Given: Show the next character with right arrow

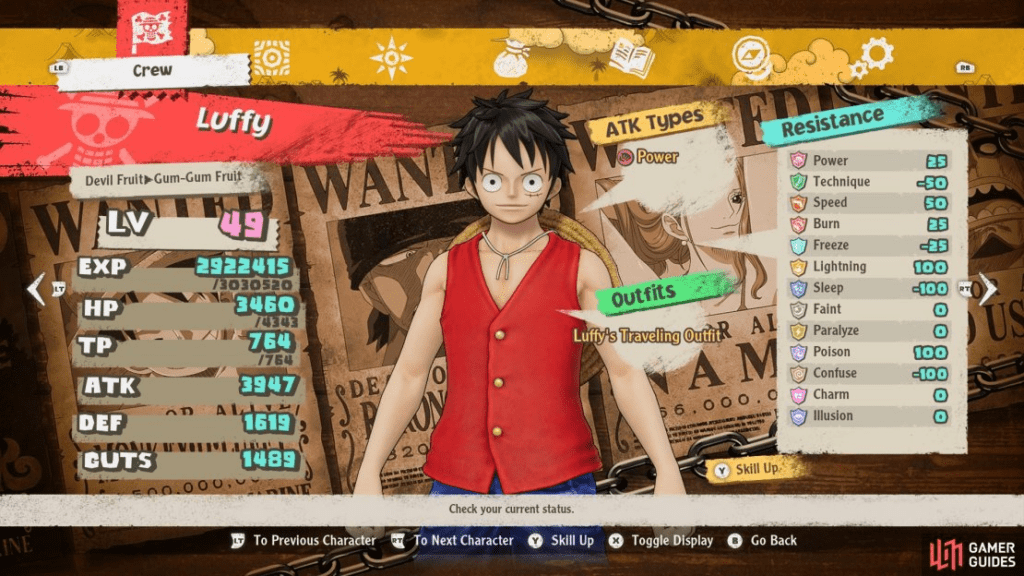Looking at the screenshot, I should (x=988, y=289).
